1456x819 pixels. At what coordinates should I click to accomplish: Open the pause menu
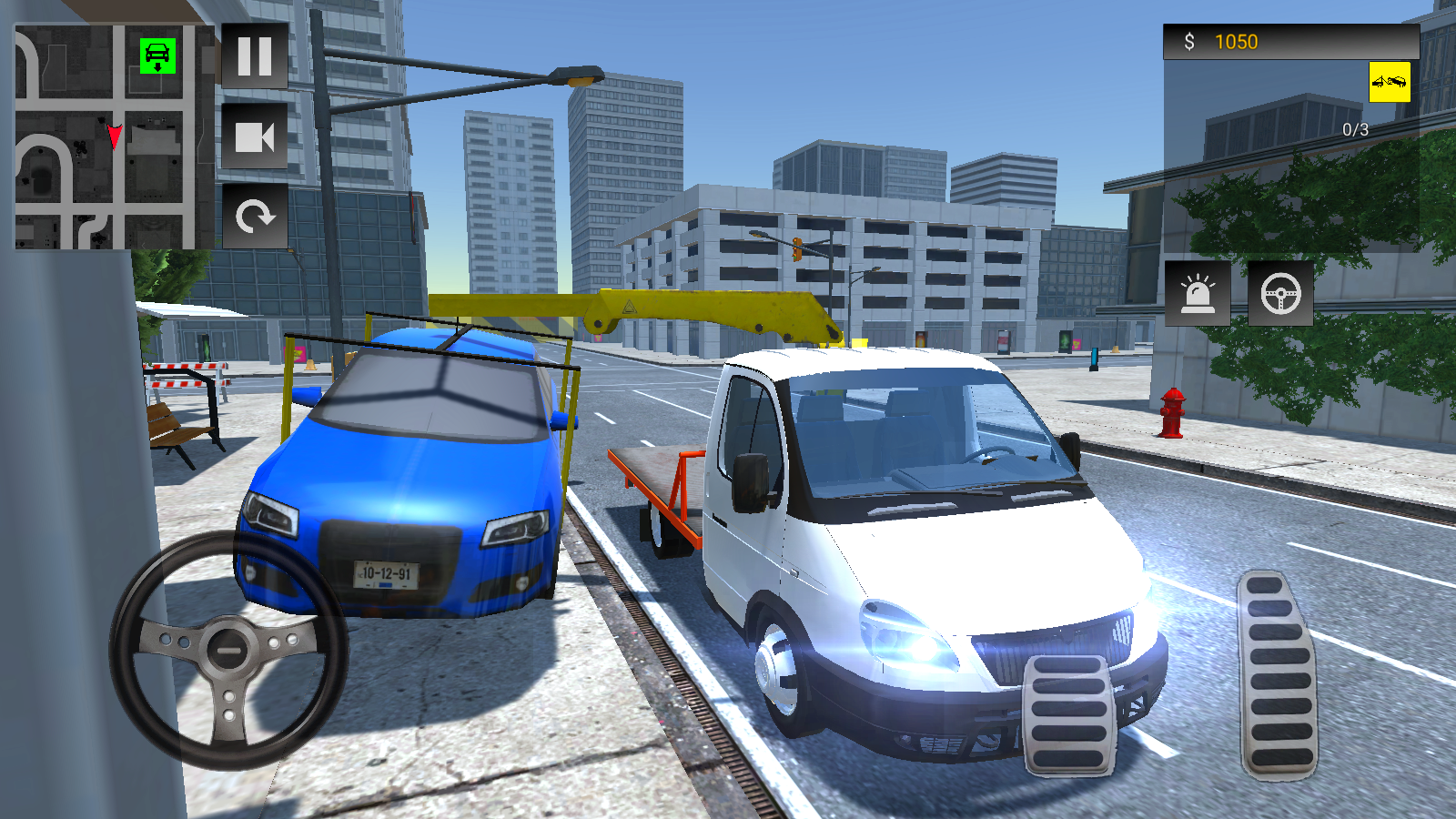[x=256, y=58]
